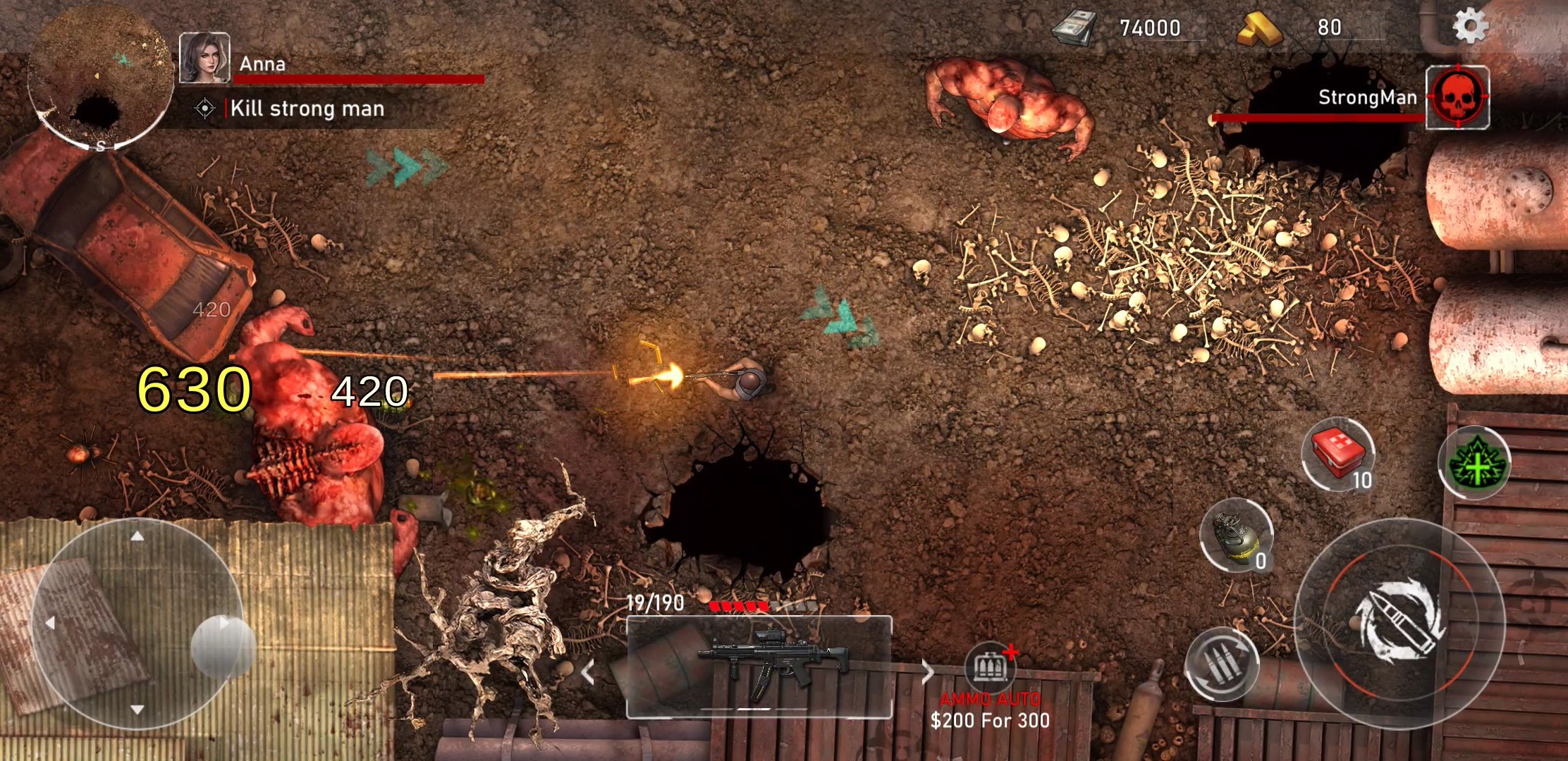The width and height of the screenshot is (1568, 761).
Task: Reload weapon using the bullets reload button
Action: point(1222,664)
